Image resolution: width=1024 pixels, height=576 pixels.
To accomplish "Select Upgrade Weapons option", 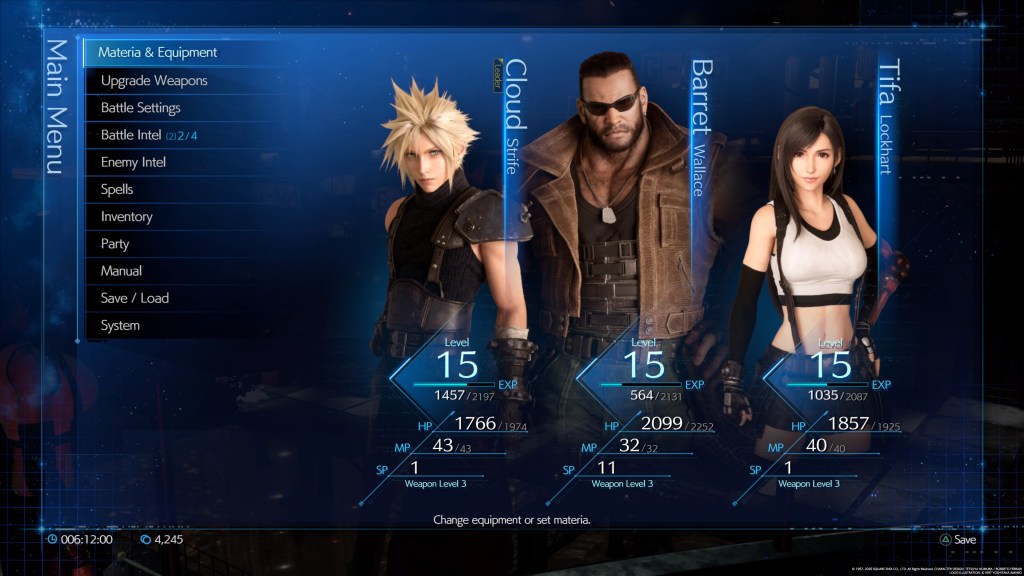I will (154, 80).
